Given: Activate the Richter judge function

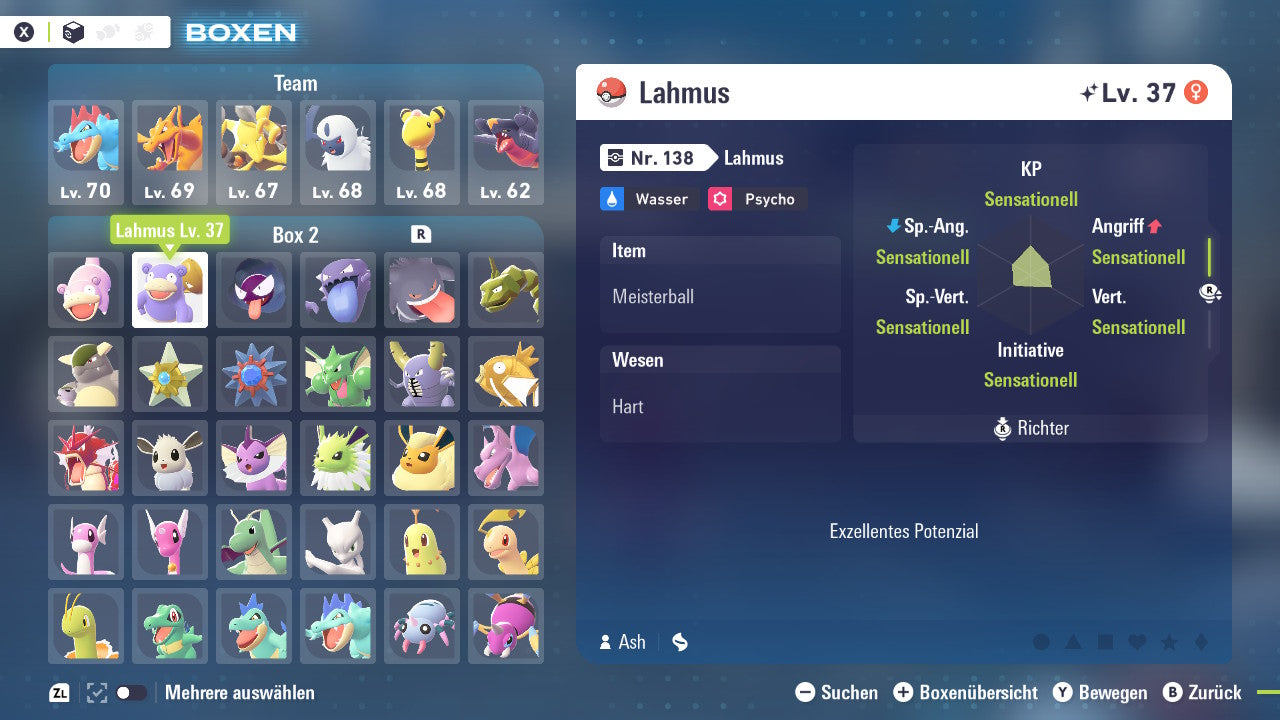Looking at the screenshot, I should [x=1030, y=428].
